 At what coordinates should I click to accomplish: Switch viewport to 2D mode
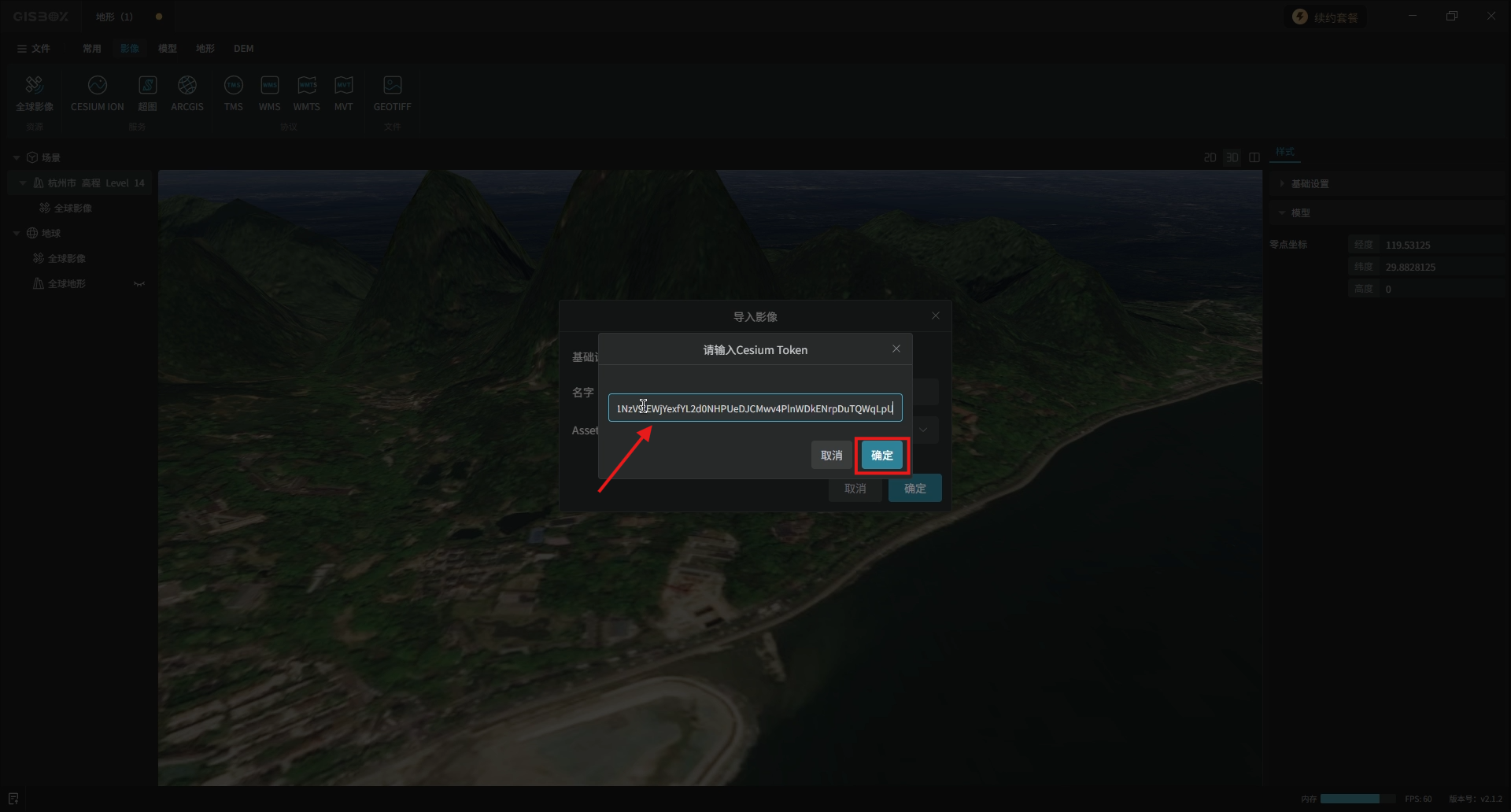coord(1210,158)
